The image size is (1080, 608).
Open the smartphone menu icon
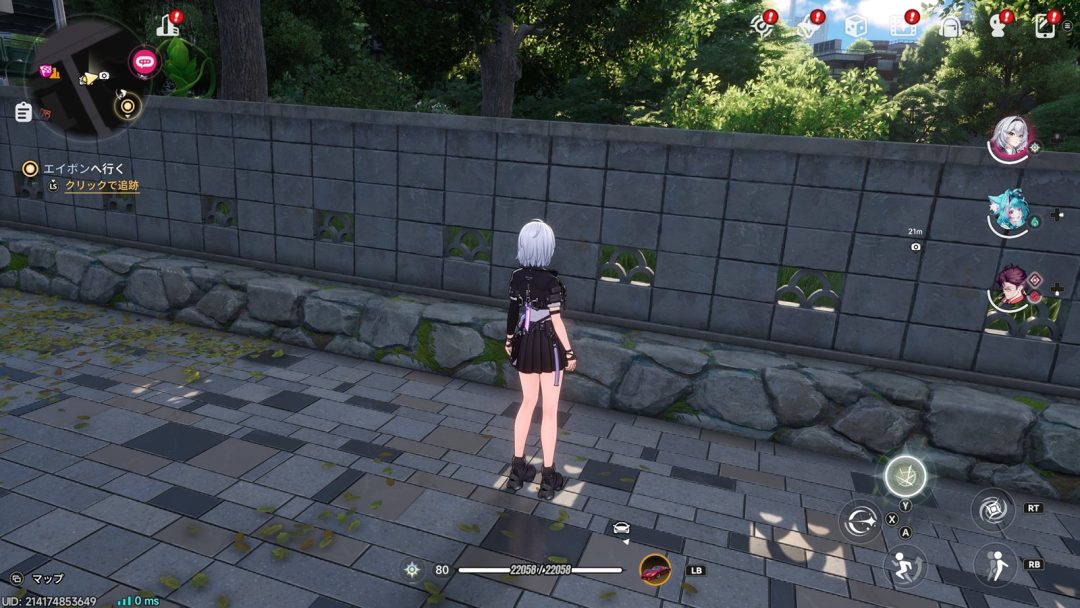pos(1046,26)
